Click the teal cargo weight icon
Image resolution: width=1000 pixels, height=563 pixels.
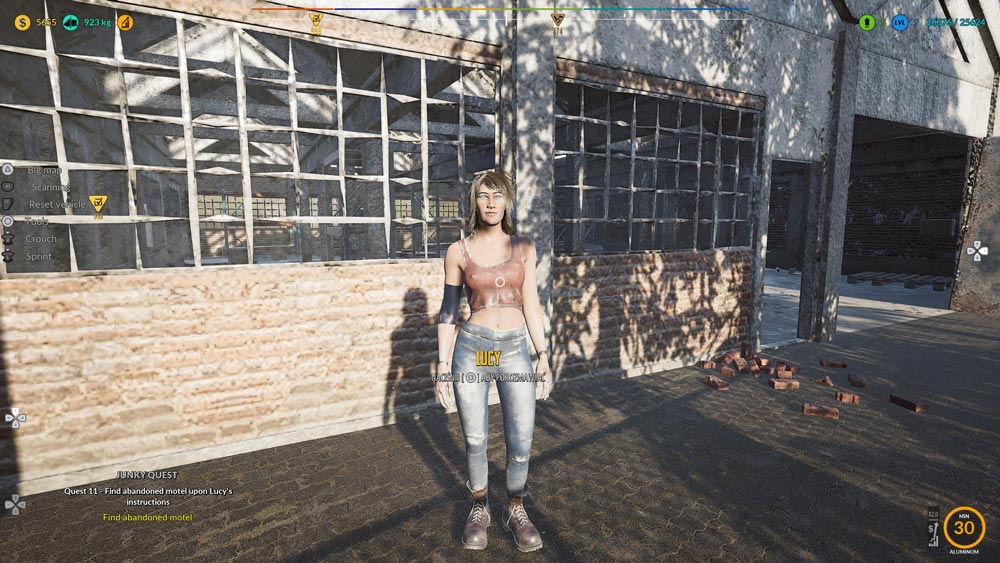tap(70, 22)
